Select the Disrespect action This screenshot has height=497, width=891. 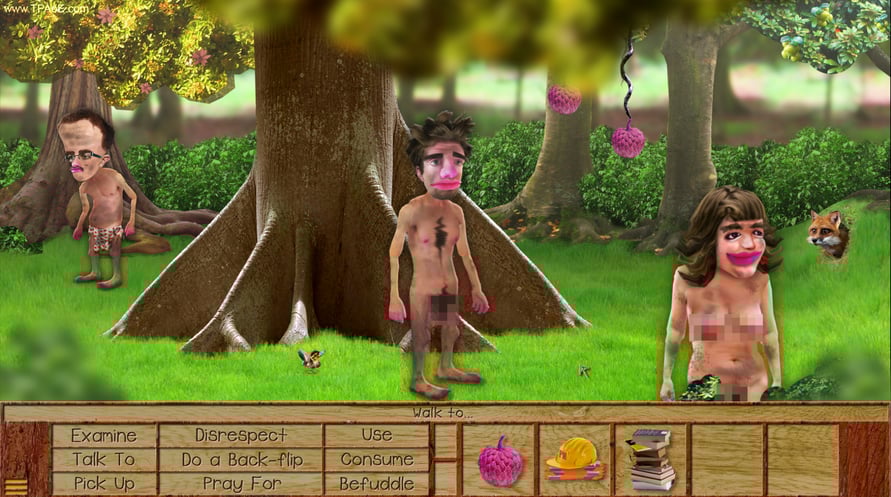pos(240,435)
